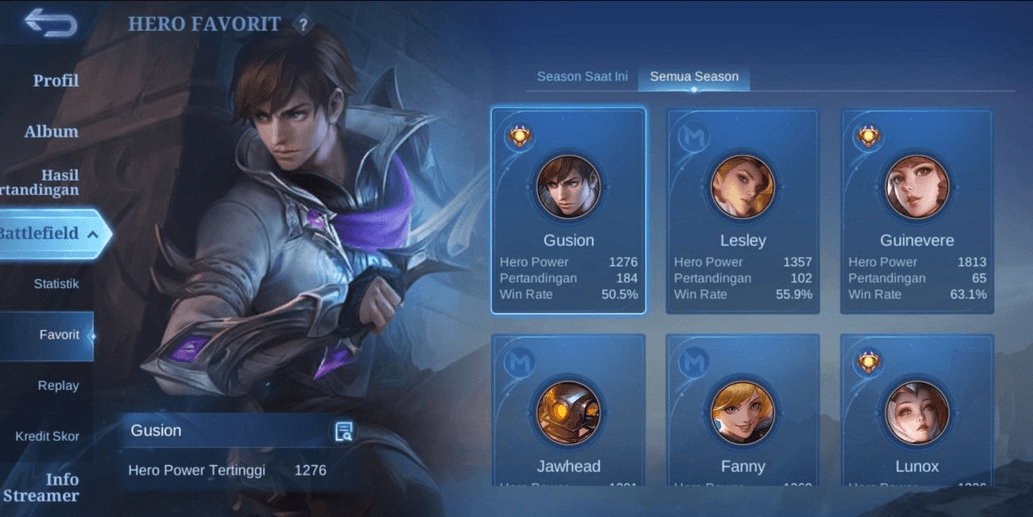1033x517 pixels.
Task: Switch to the Semua Season tab
Action: click(694, 76)
